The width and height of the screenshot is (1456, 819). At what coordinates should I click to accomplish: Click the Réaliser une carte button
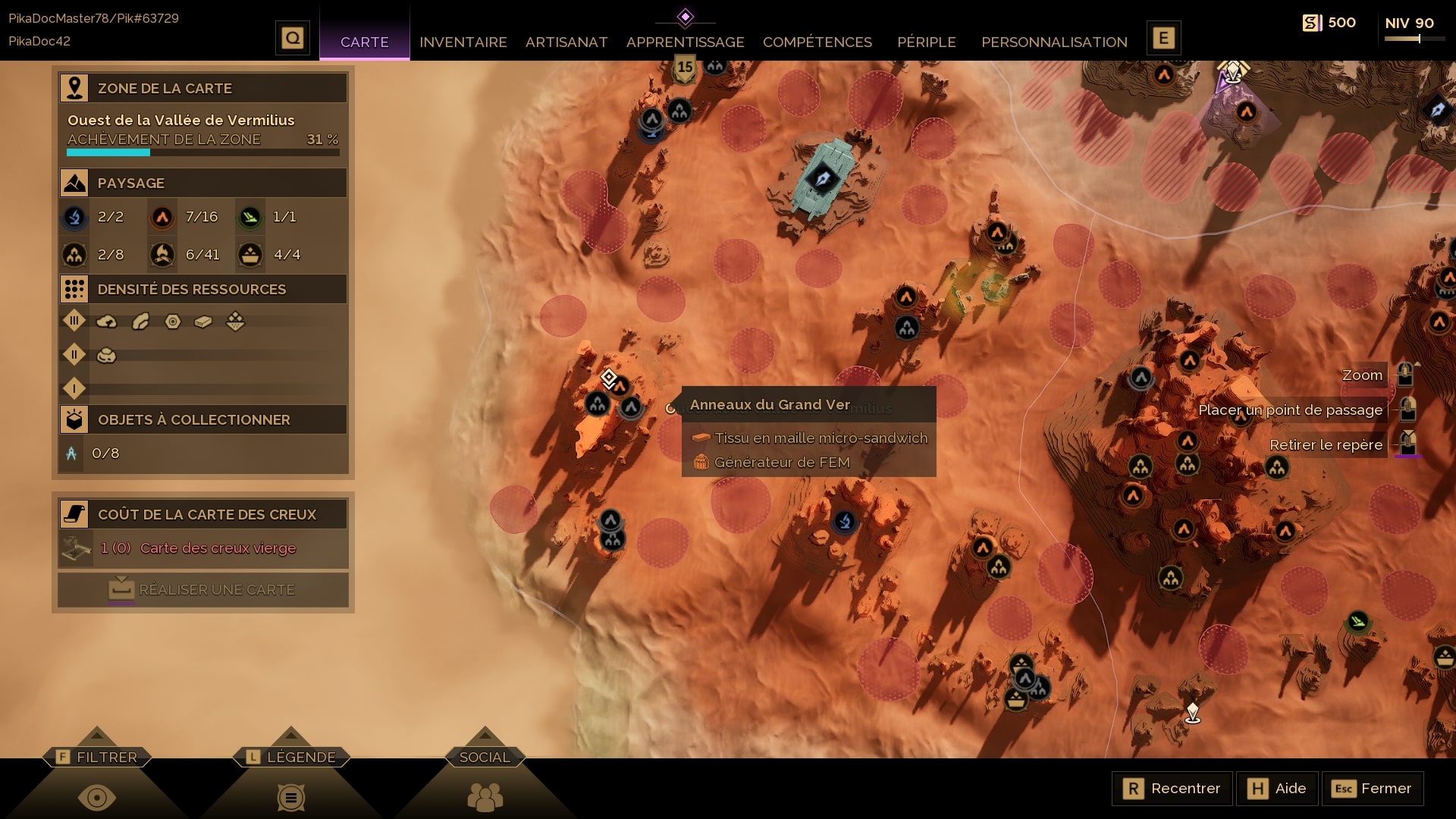click(x=203, y=589)
